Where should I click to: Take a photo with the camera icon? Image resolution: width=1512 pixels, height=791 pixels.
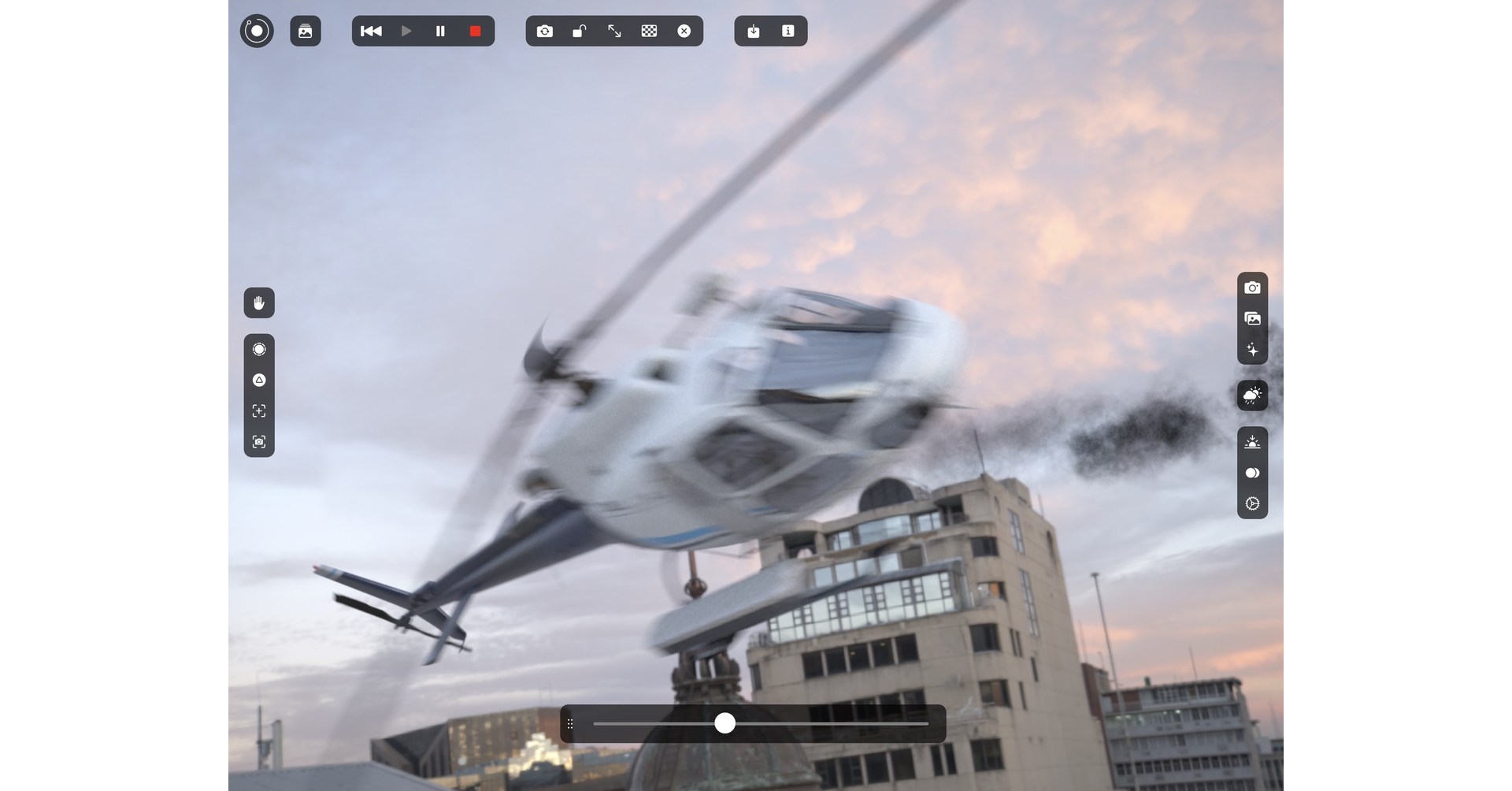click(1252, 287)
